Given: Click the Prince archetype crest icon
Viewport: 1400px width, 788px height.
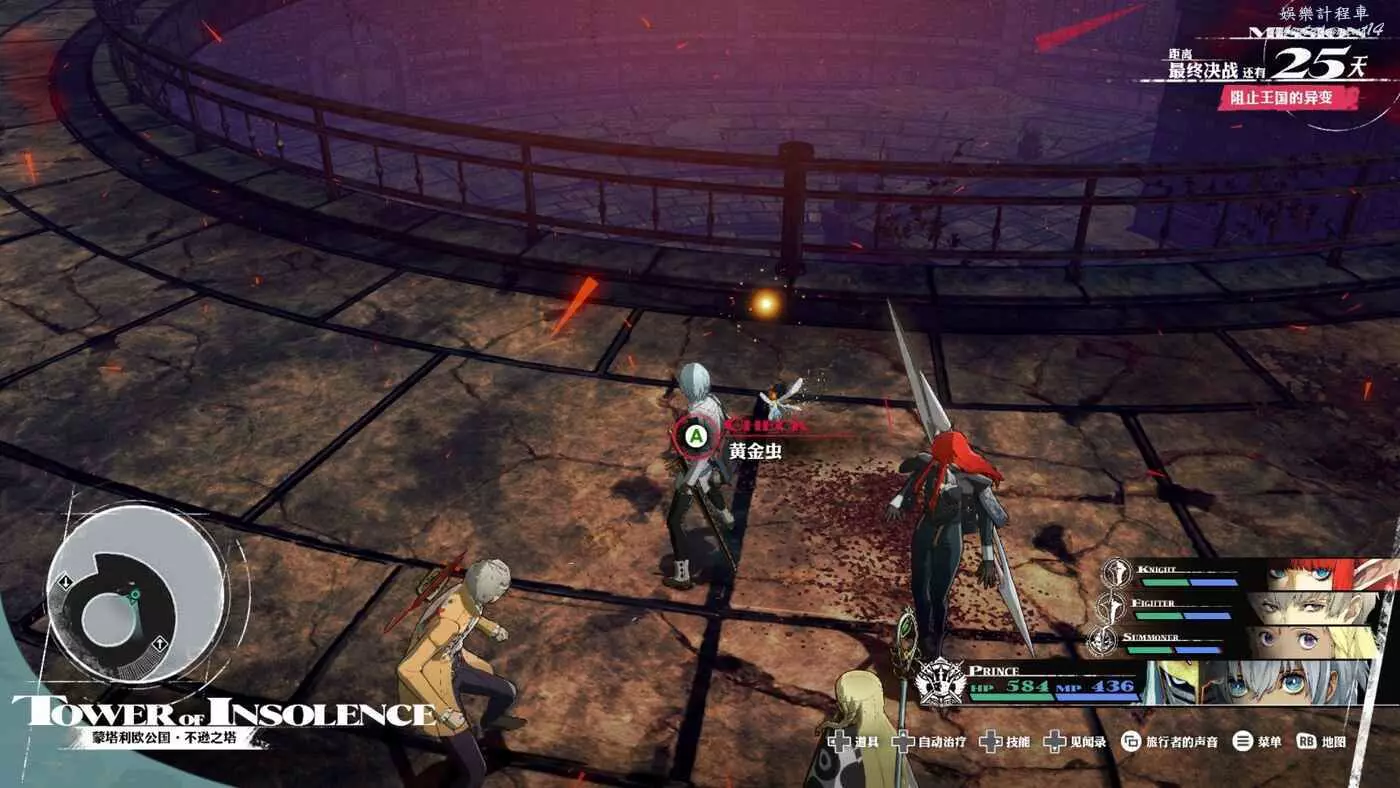Looking at the screenshot, I should 941,682.
